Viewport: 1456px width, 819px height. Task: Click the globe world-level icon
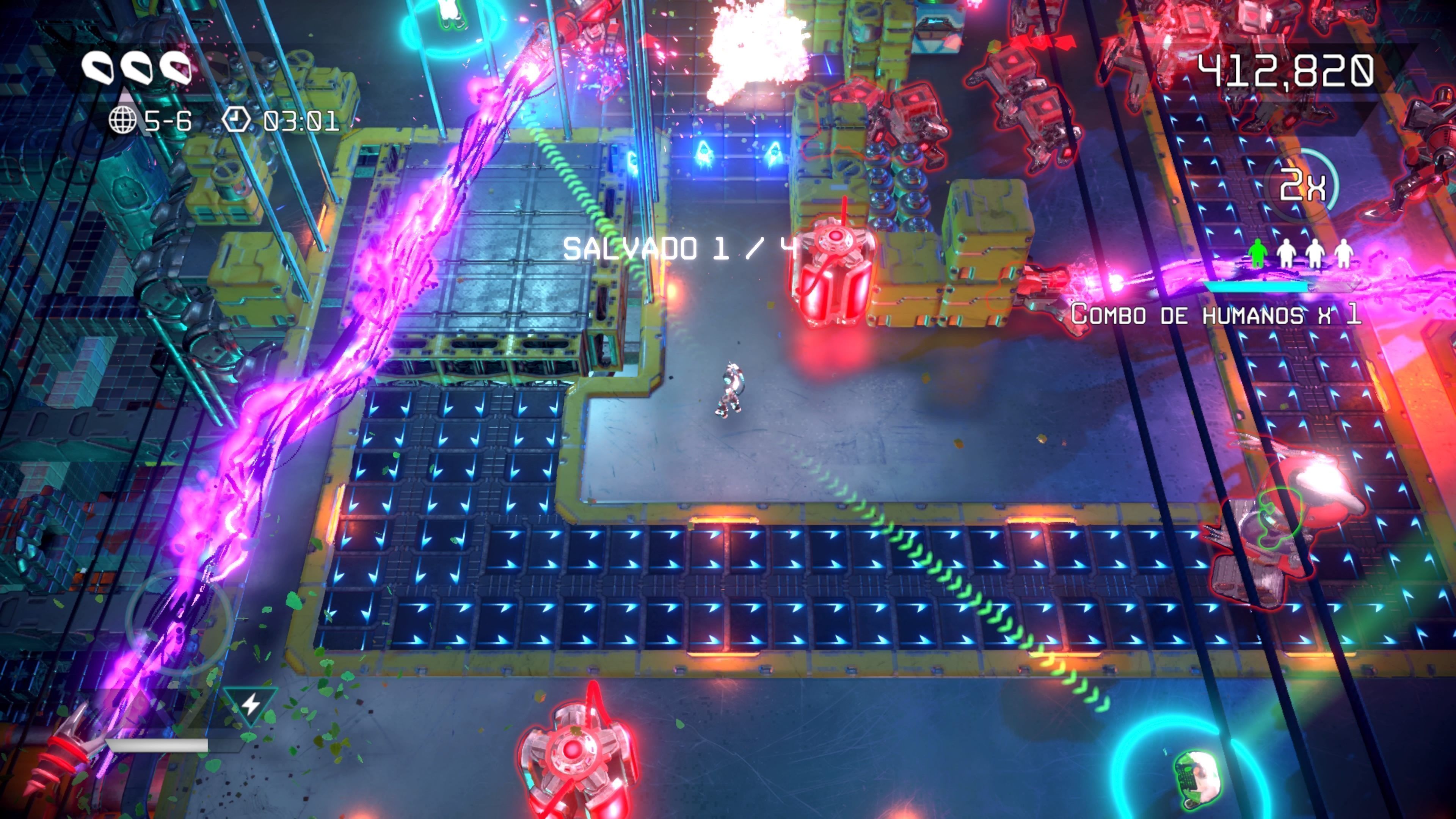click(122, 121)
